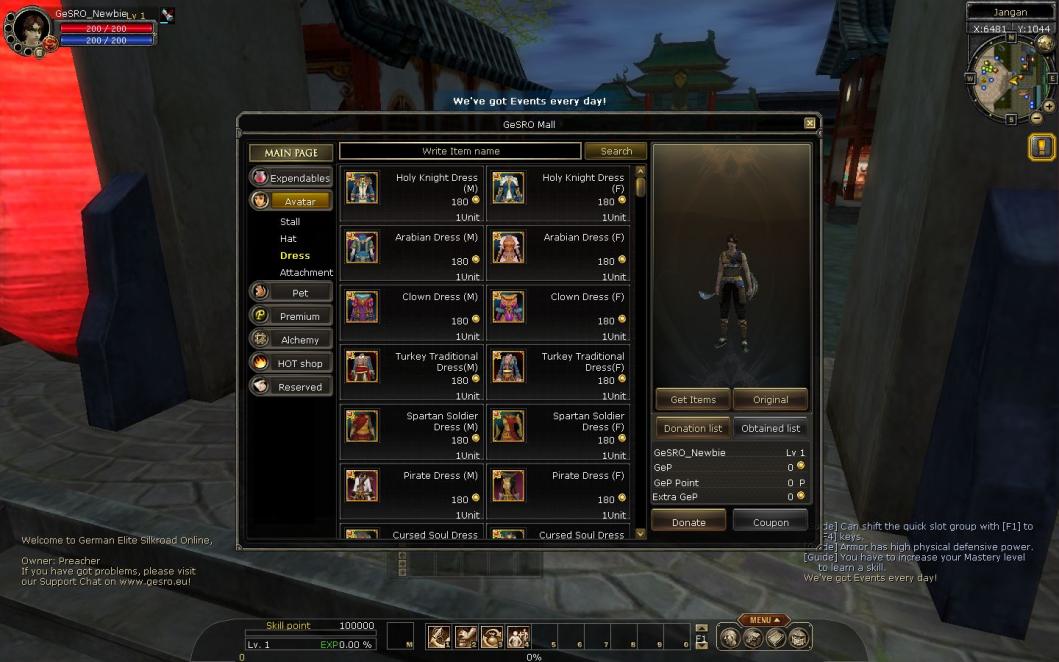Viewport: 1059px width, 662px height.
Task: Switch to the Premium category
Action: point(291,316)
